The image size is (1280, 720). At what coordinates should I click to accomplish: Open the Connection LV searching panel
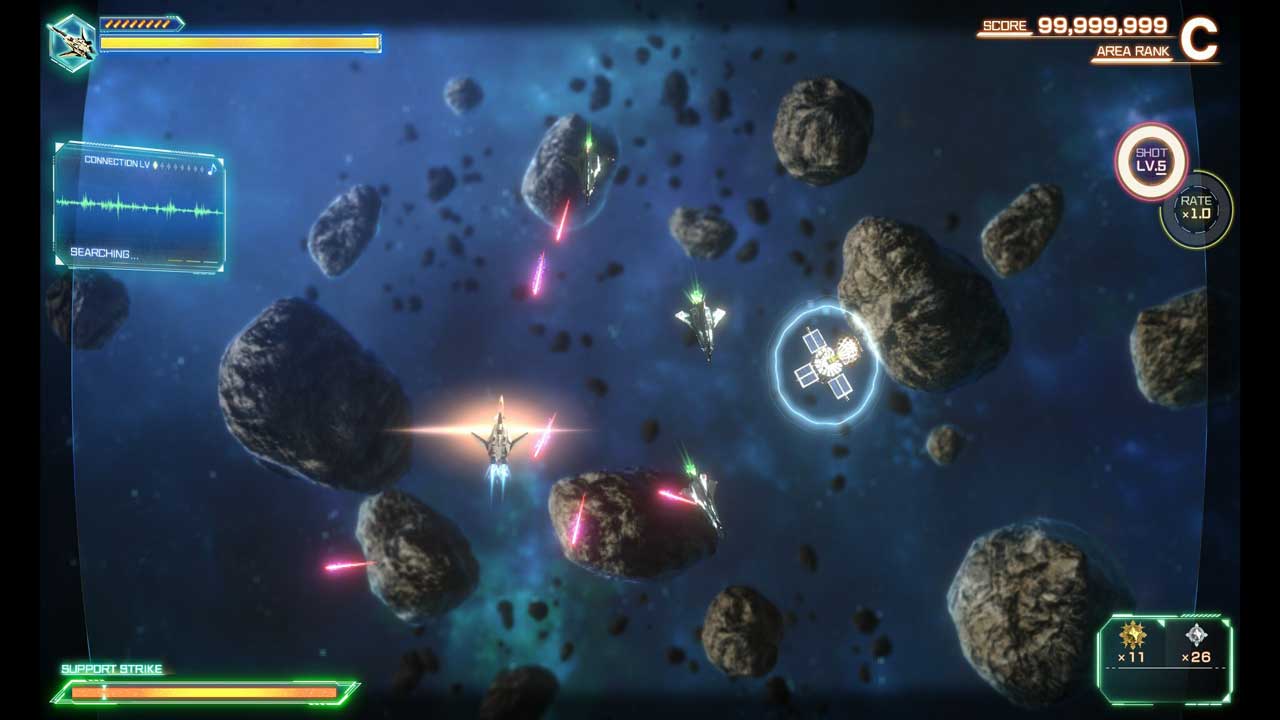click(139, 207)
